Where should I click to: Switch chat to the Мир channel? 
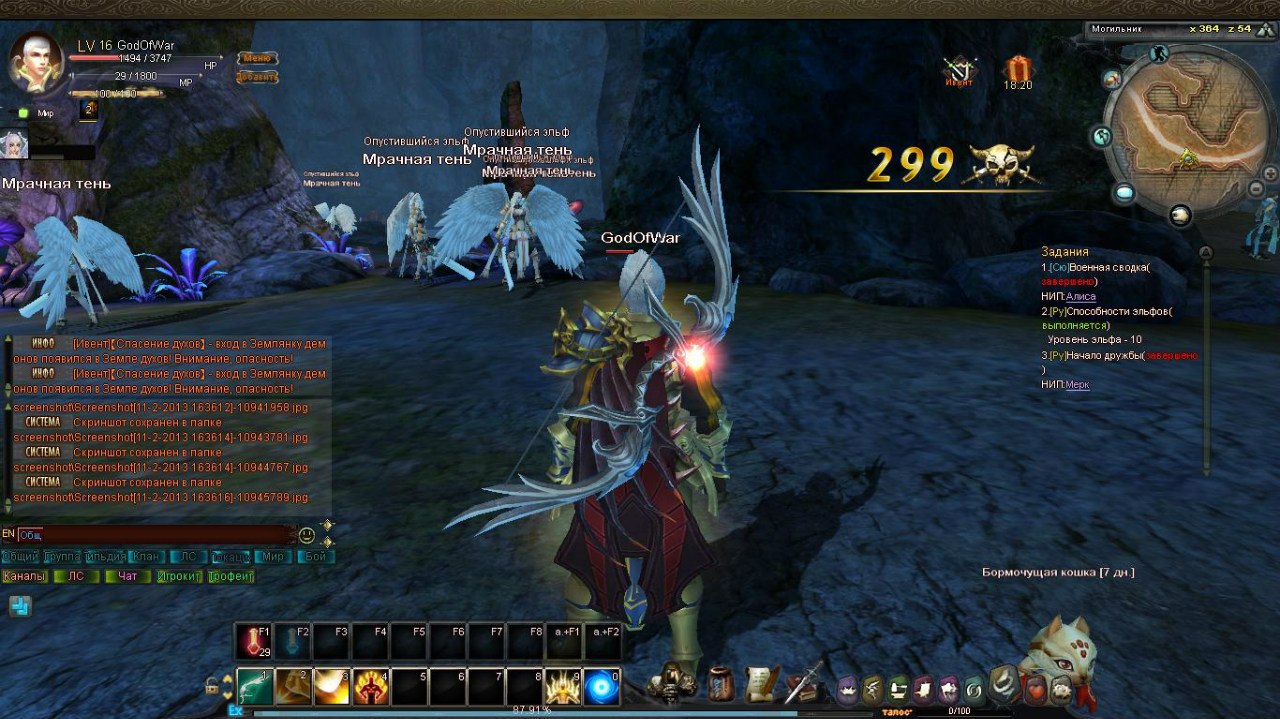[272, 557]
